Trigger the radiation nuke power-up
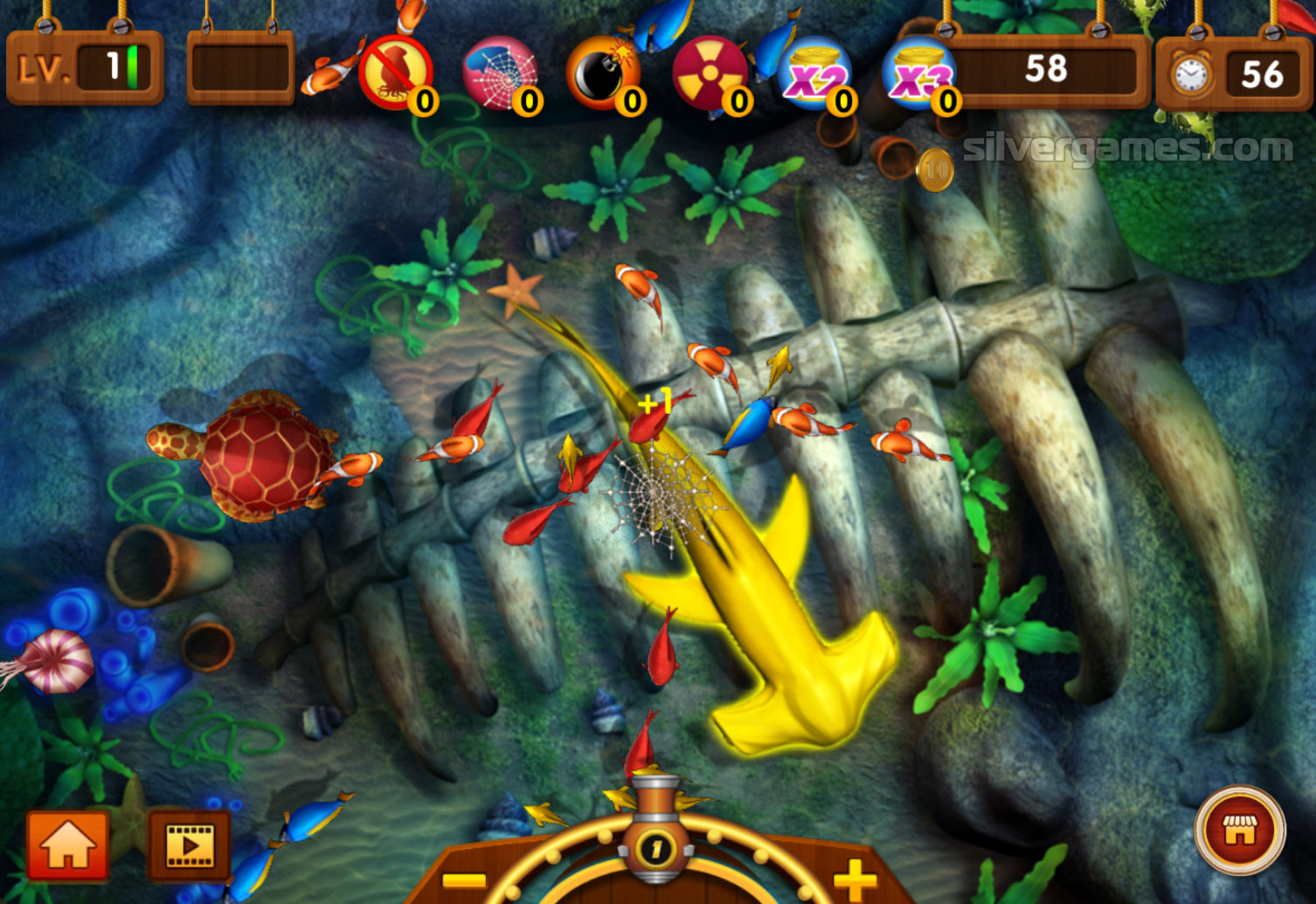The image size is (1316, 904). (710, 73)
